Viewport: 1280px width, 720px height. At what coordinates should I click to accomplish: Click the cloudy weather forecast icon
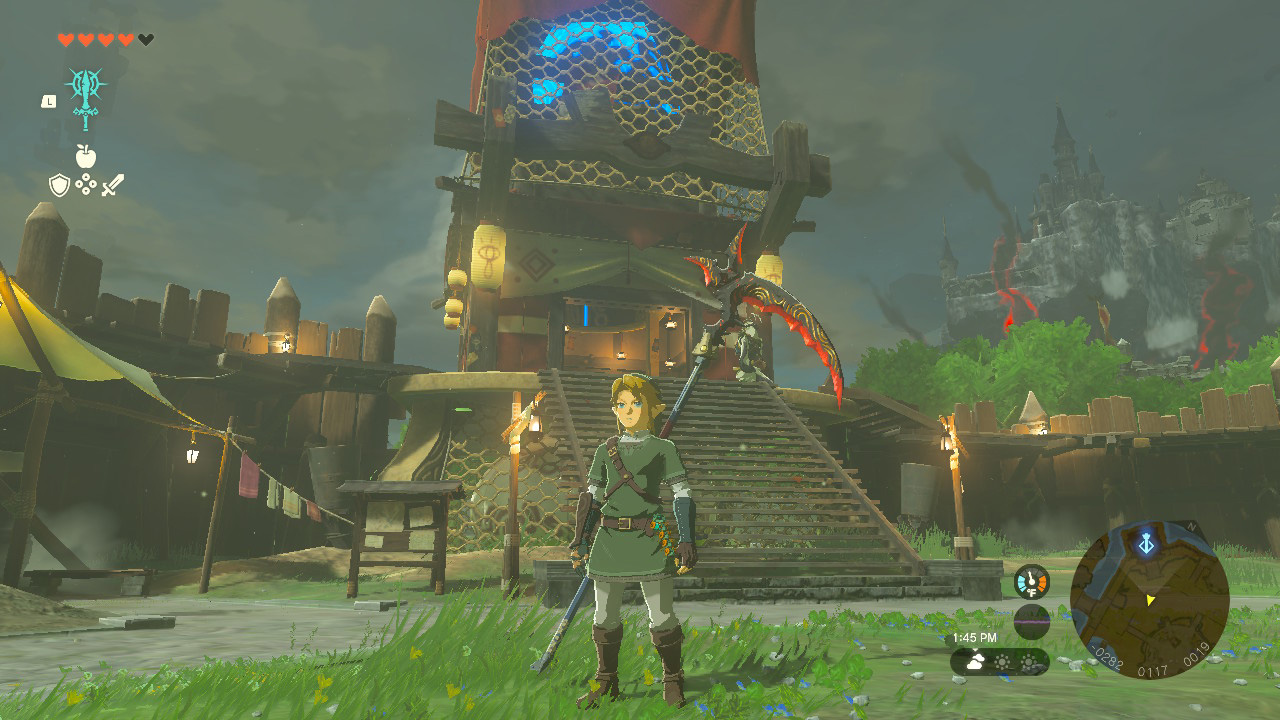[x=975, y=661]
